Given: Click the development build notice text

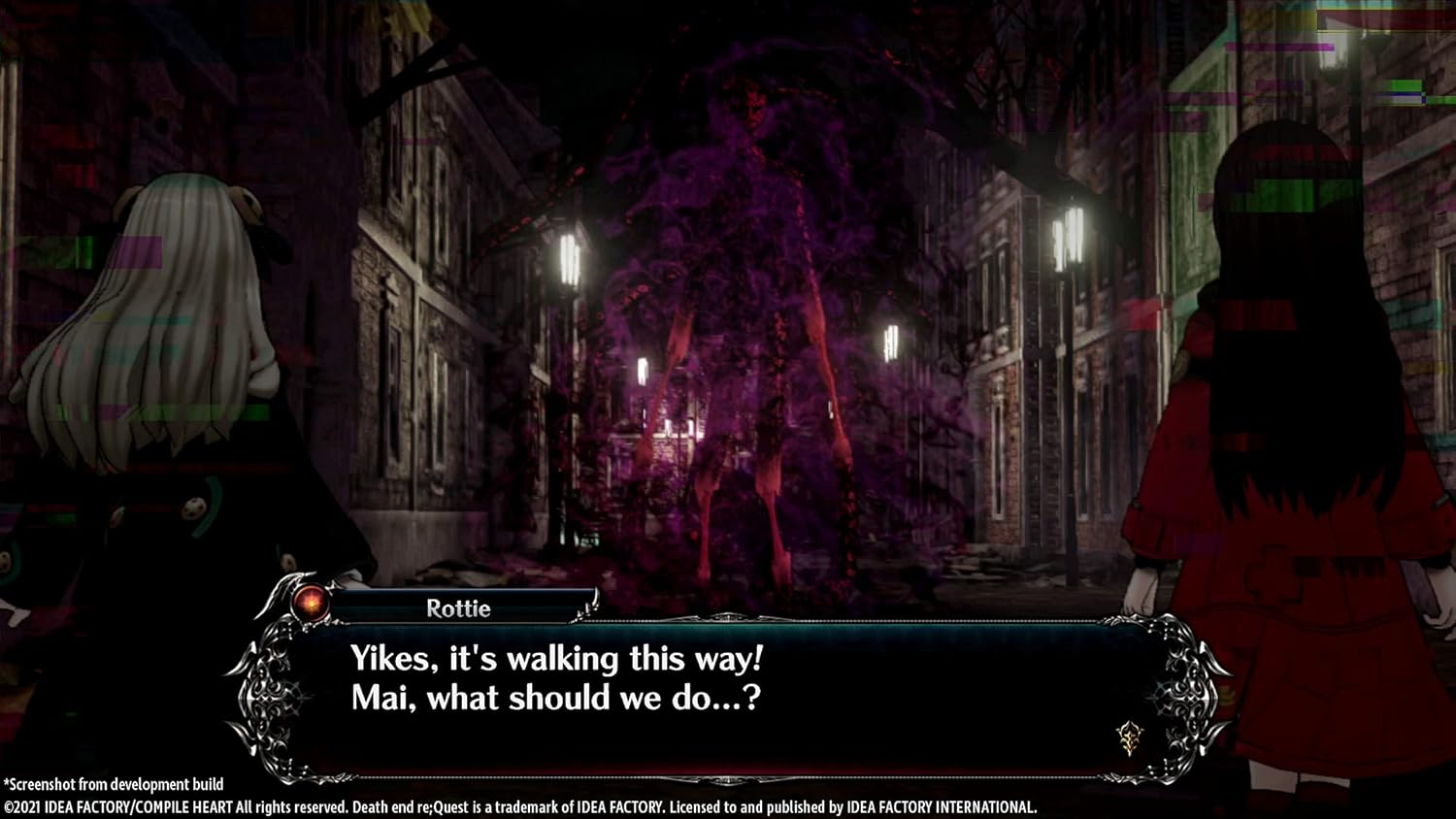Looking at the screenshot, I should [x=112, y=783].
